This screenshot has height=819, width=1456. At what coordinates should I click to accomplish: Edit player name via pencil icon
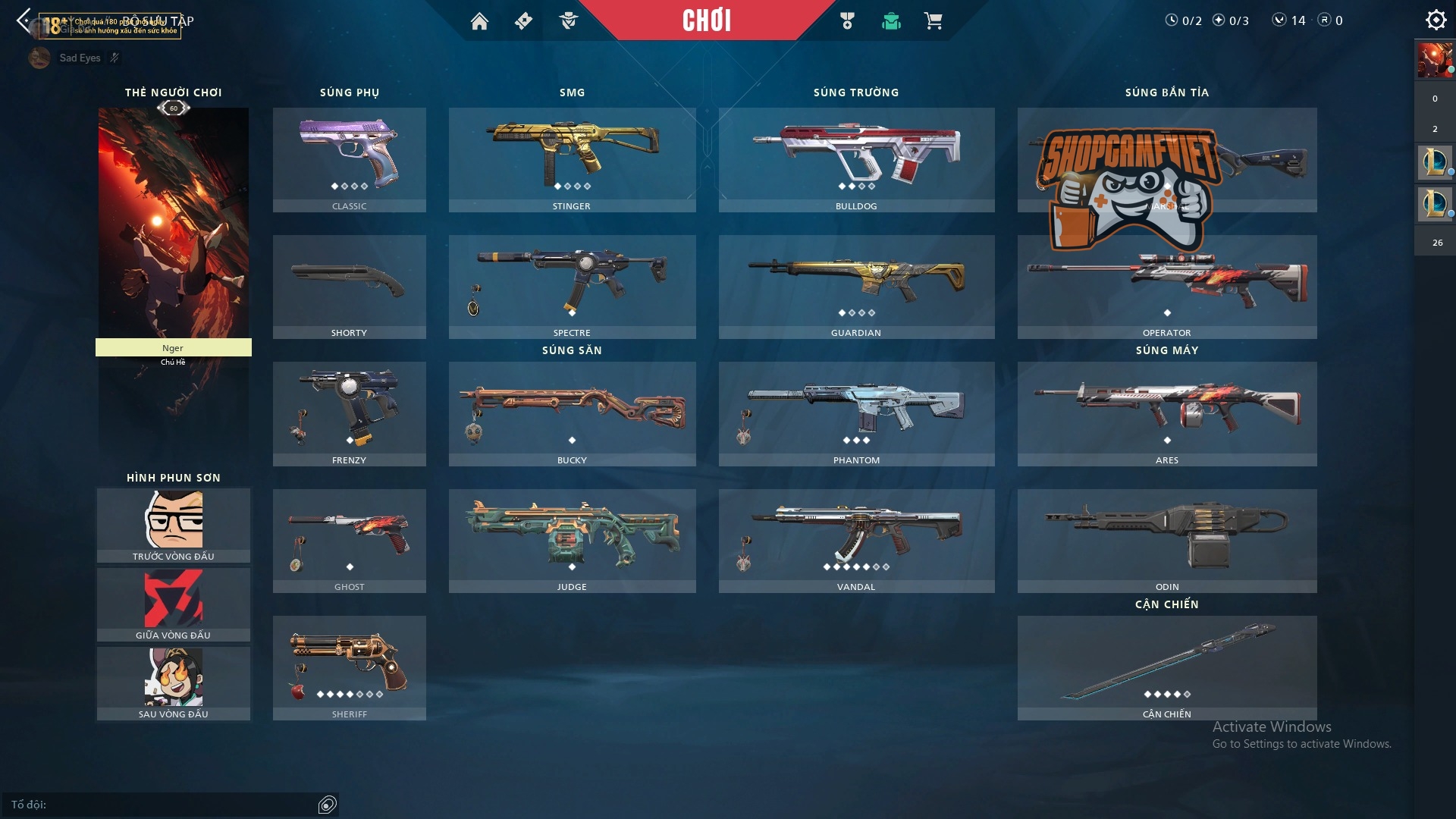click(x=115, y=57)
